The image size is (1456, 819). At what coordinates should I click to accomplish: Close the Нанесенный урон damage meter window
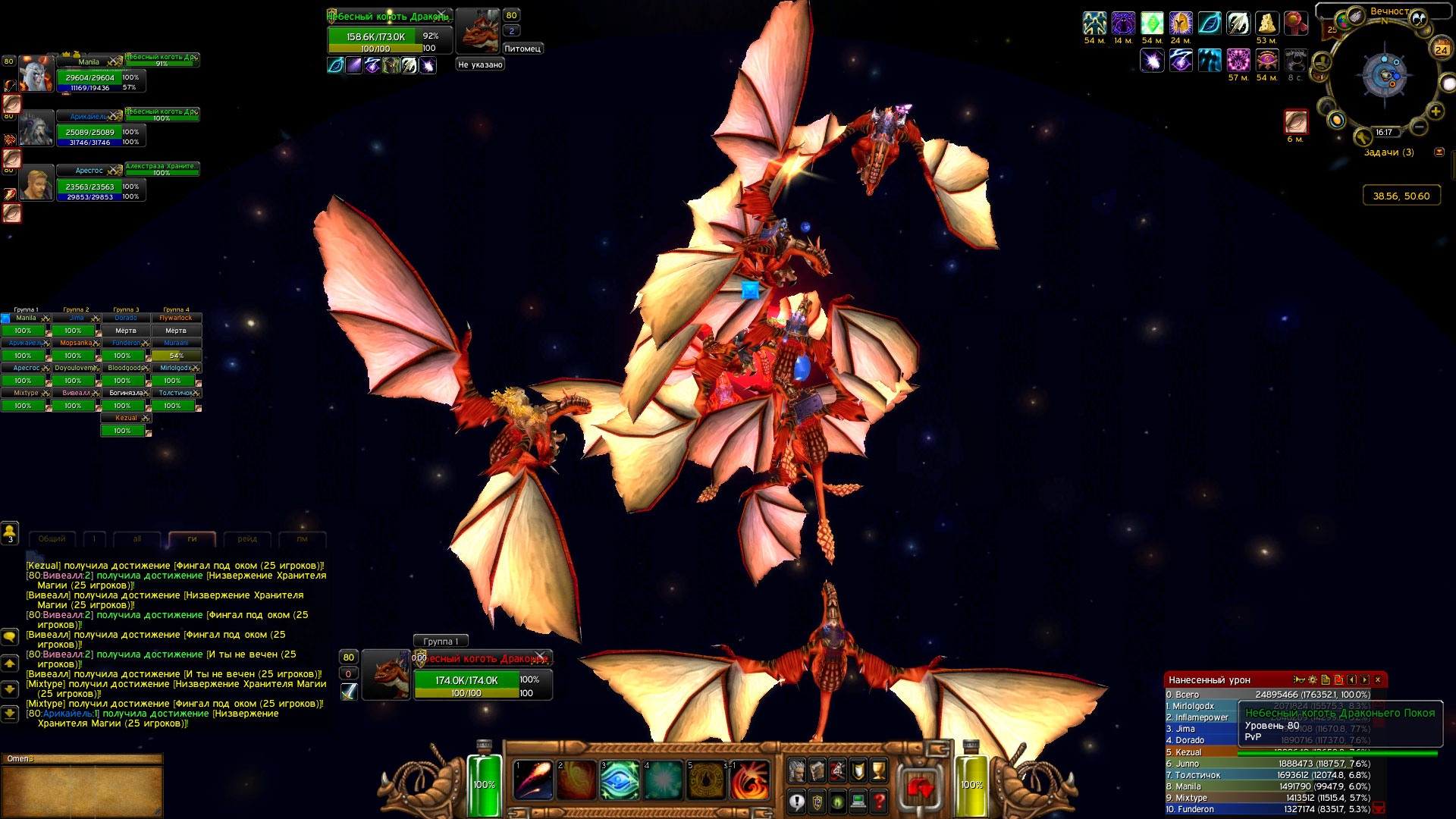point(1378,679)
